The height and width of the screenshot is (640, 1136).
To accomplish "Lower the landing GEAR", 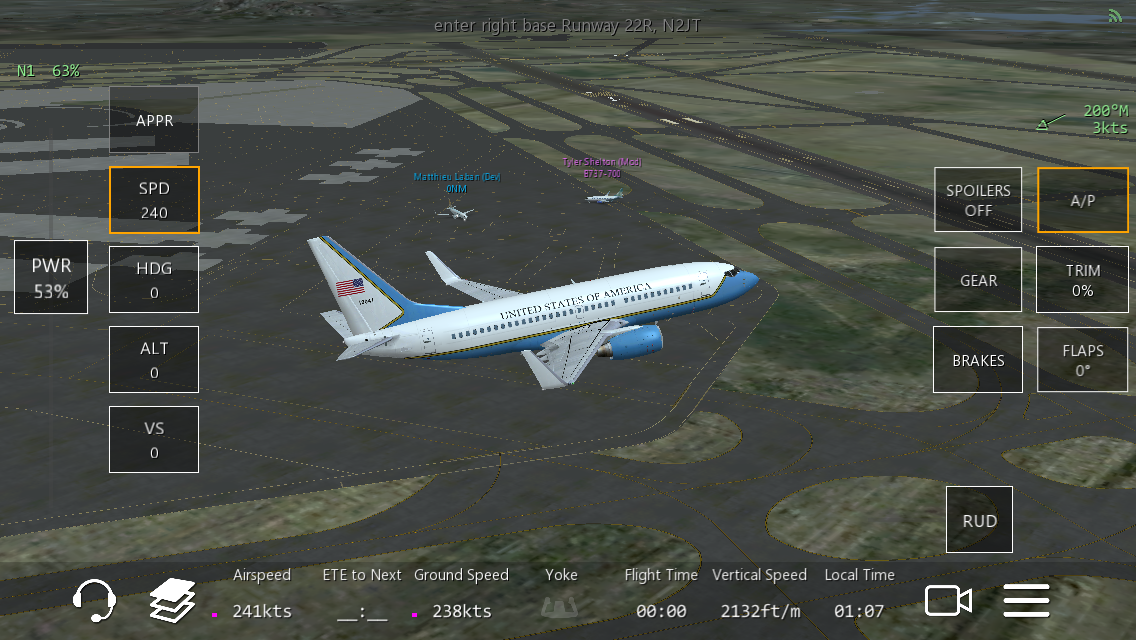I will (978, 280).
